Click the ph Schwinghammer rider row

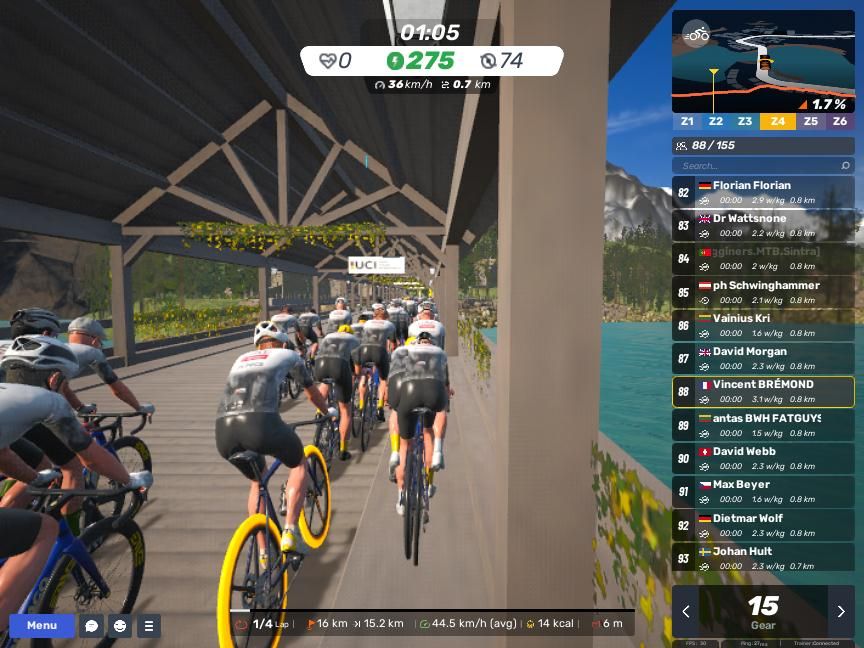[x=763, y=292]
